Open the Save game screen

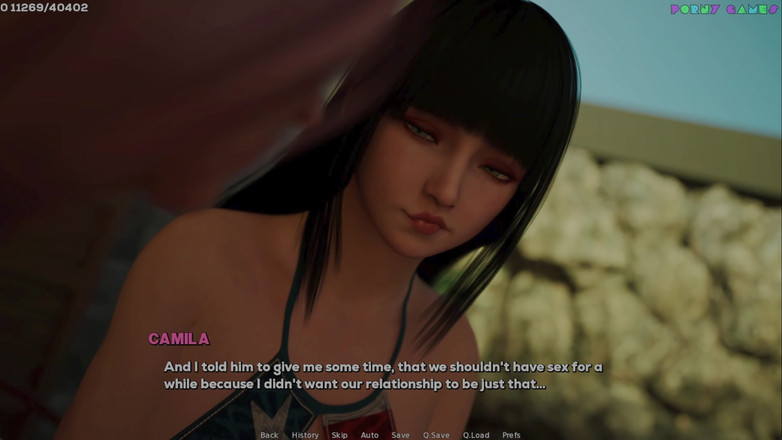pyautogui.click(x=400, y=435)
